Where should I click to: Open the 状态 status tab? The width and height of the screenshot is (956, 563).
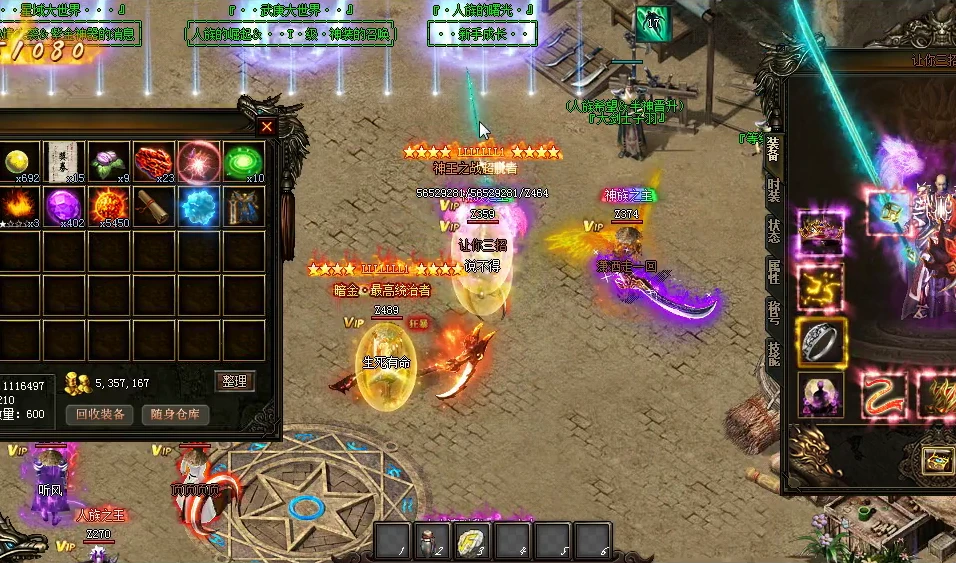(773, 231)
